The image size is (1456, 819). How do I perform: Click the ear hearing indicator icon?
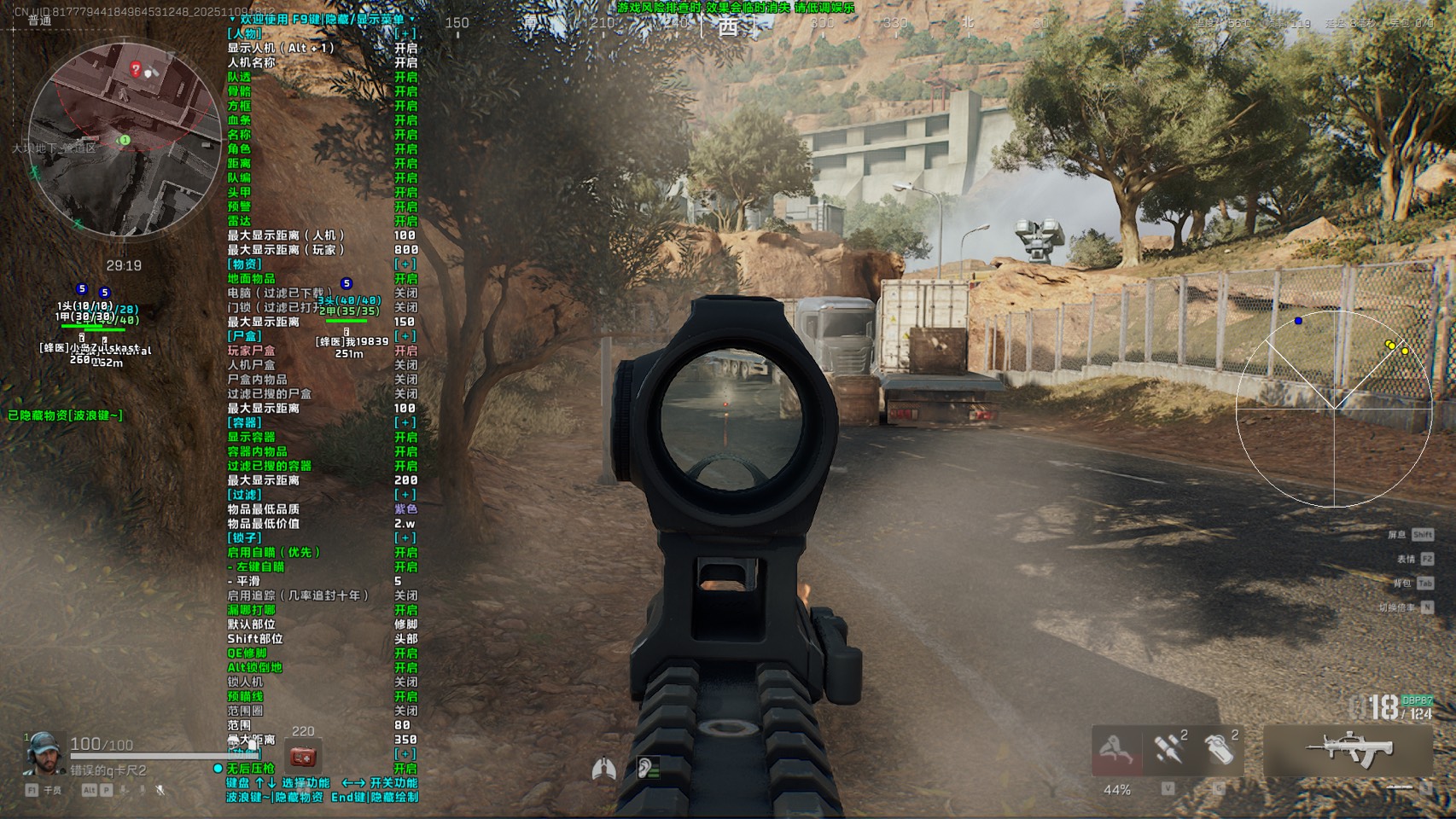point(647,769)
